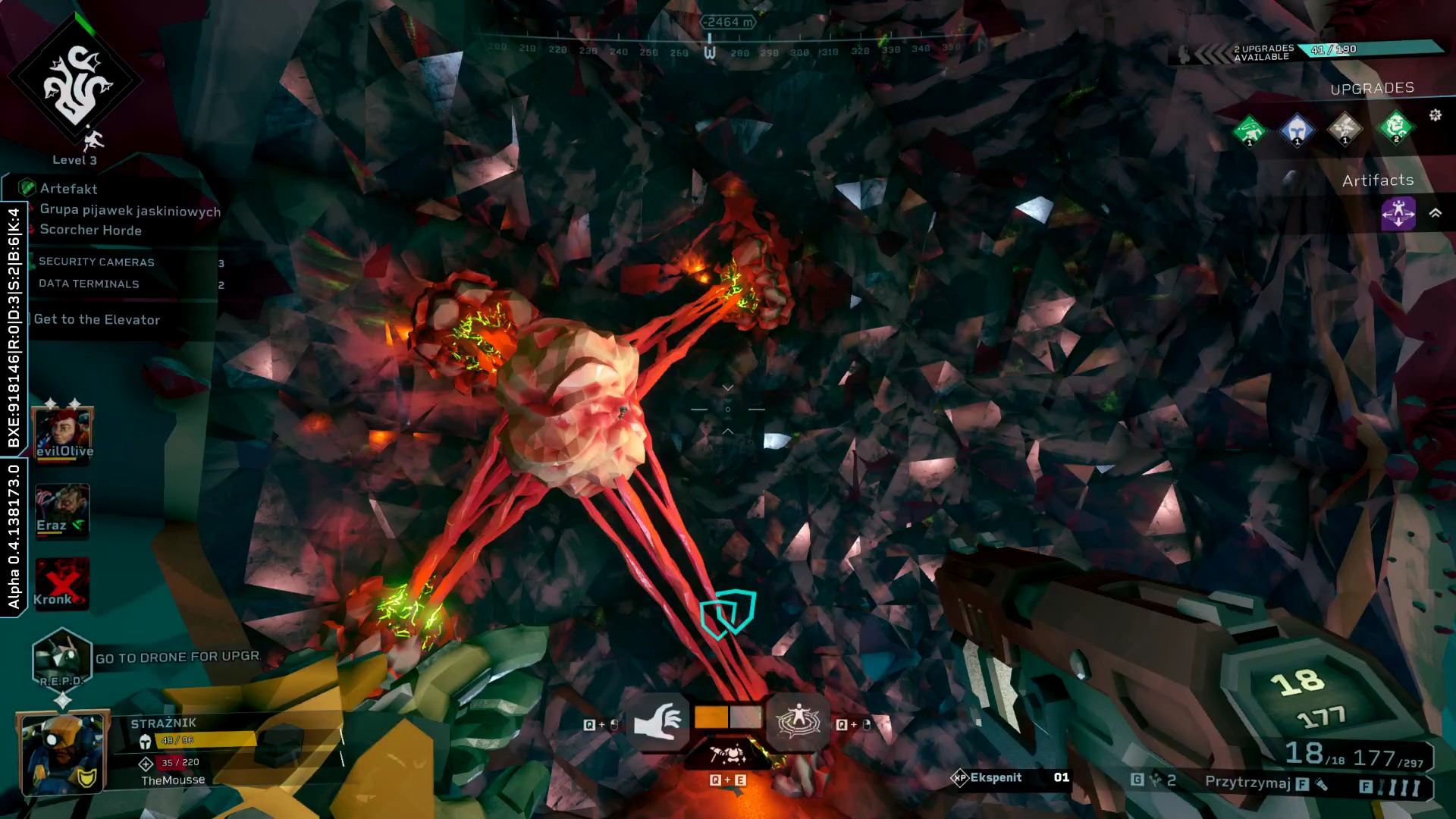
Task: Click the R.E.P.D. drone icon
Action: tap(61, 657)
